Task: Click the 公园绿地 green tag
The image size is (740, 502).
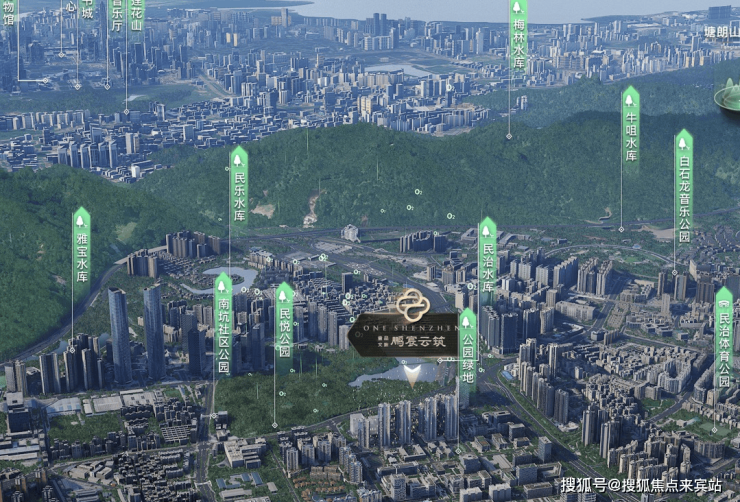Action: (x=467, y=346)
